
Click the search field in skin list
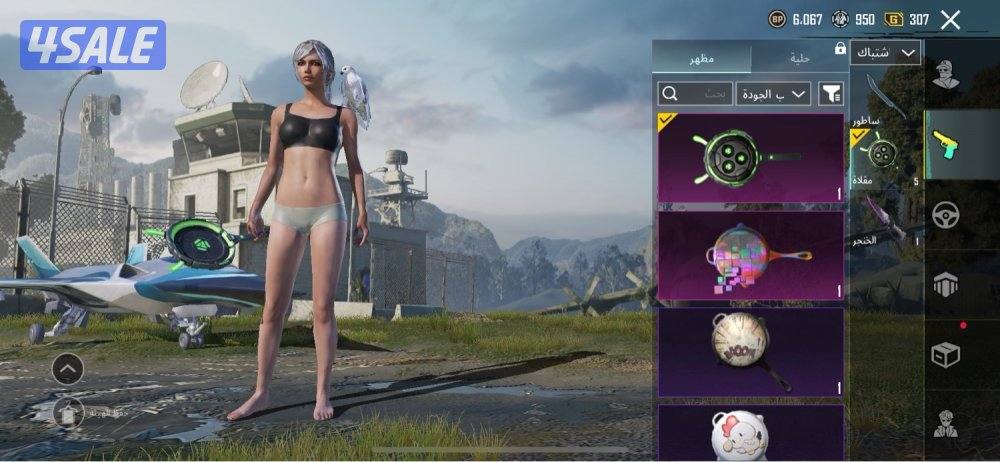coord(695,94)
